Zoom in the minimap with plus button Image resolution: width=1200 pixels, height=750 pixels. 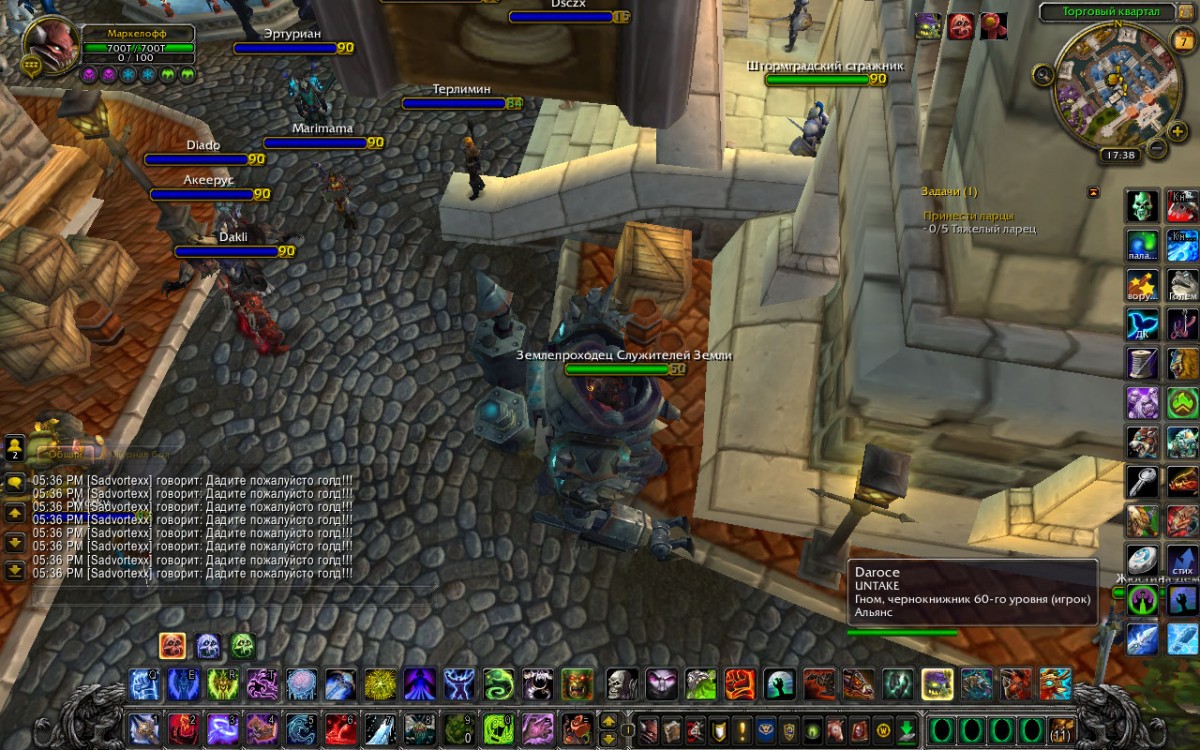[x=1178, y=131]
